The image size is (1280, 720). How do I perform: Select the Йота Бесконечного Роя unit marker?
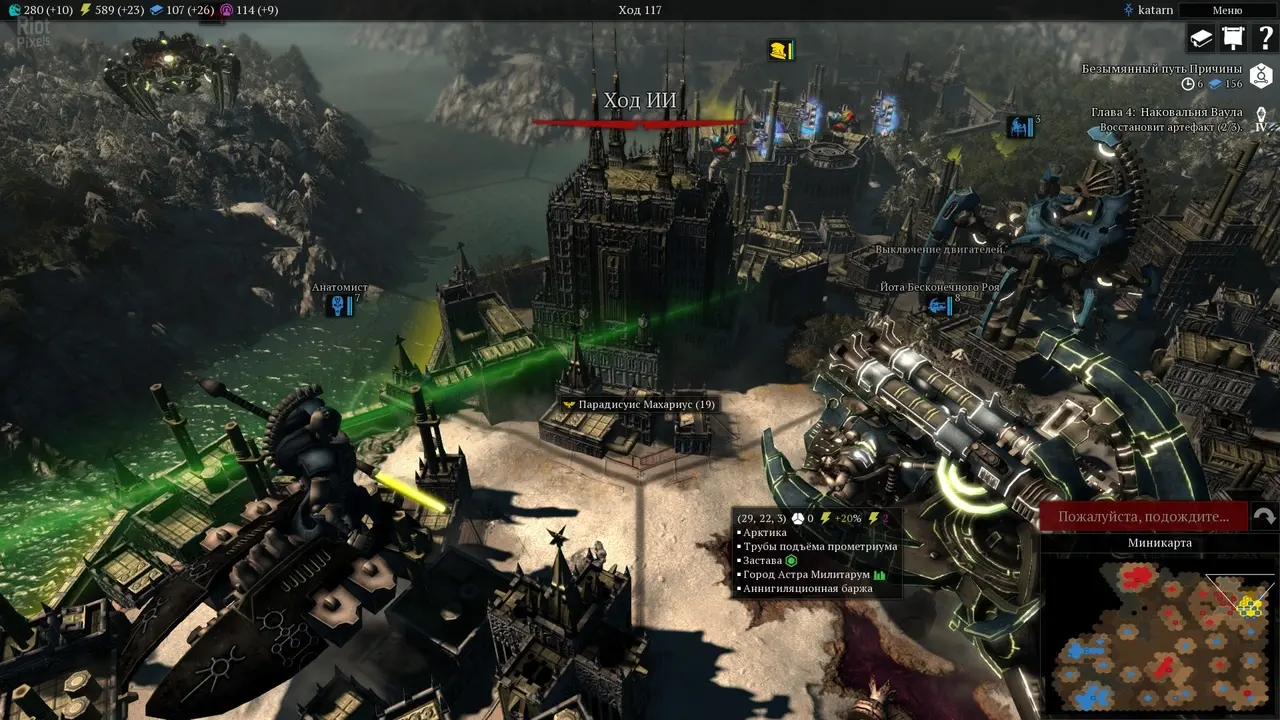pos(940,305)
